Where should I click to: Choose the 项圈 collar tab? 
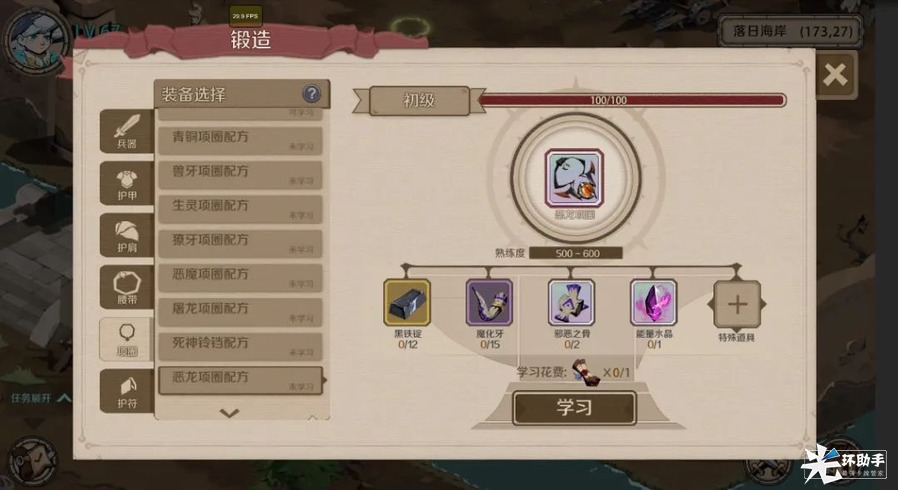tap(127, 338)
